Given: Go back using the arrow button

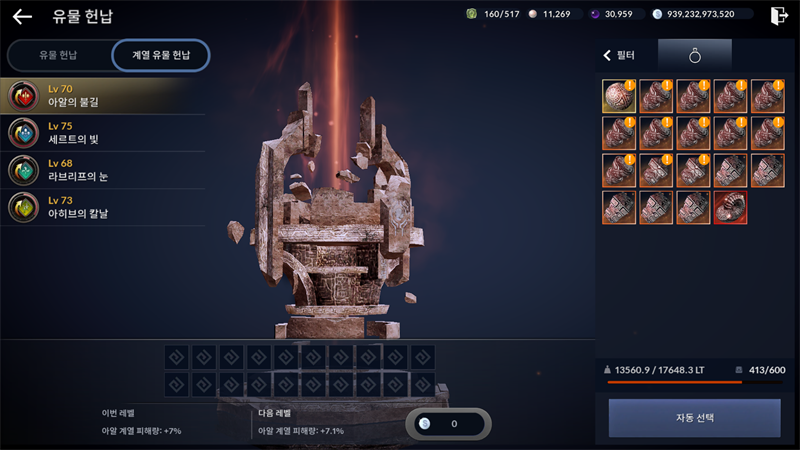Looking at the screenshot, I should [x=22, y=16].
